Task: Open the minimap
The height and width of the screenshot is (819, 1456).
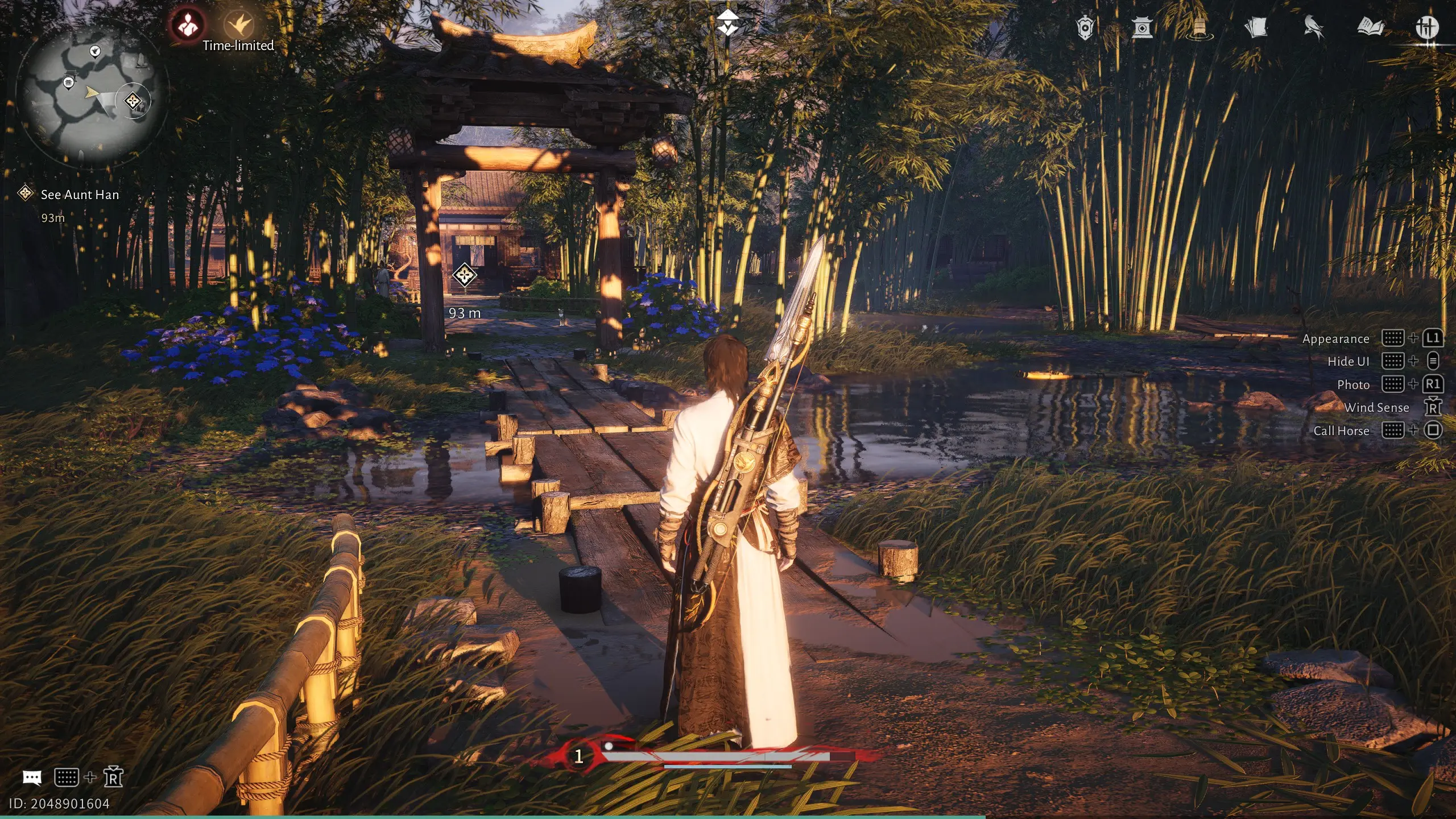Action: 90,98
